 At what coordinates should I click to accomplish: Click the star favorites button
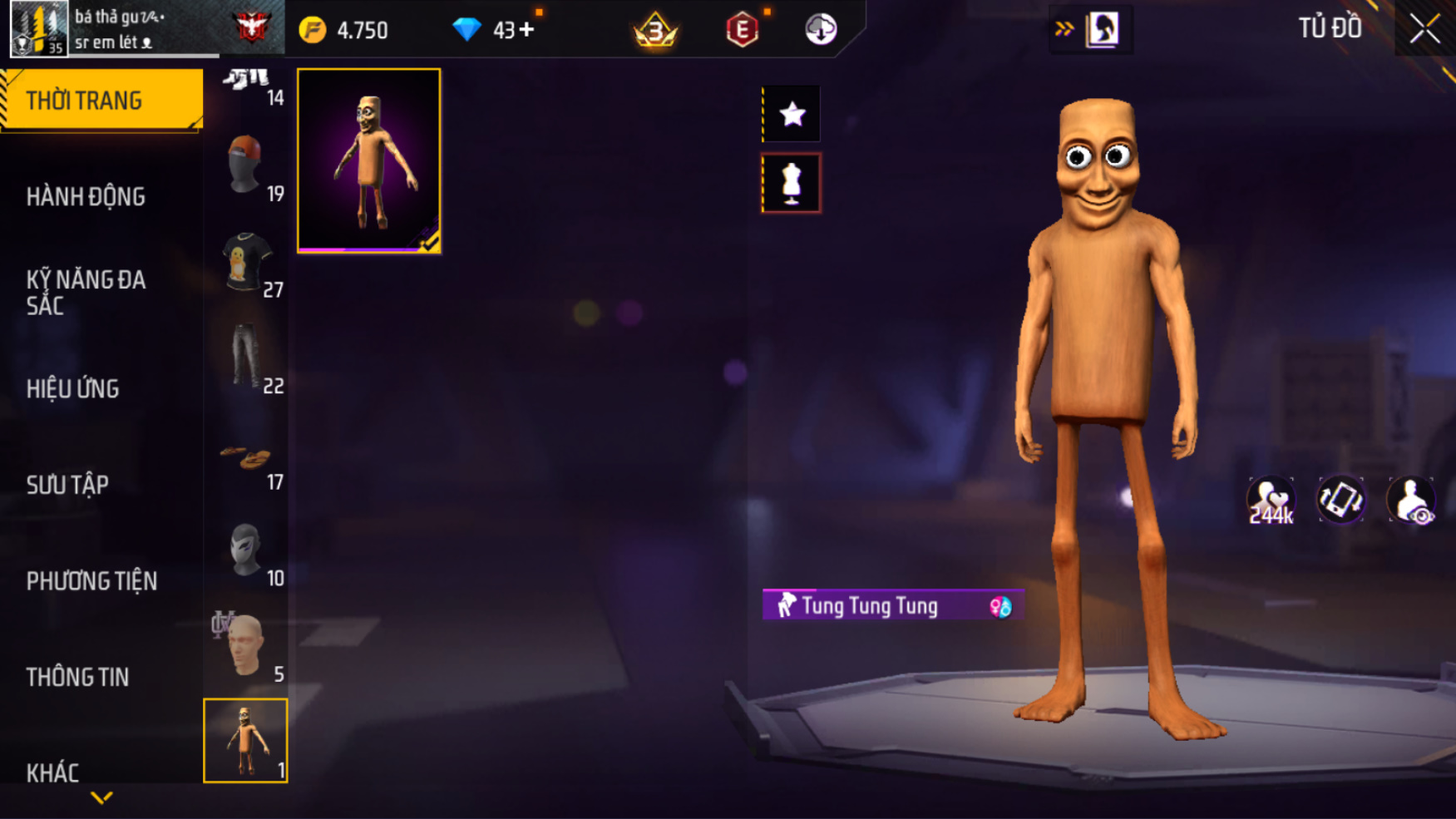(792, 114)
